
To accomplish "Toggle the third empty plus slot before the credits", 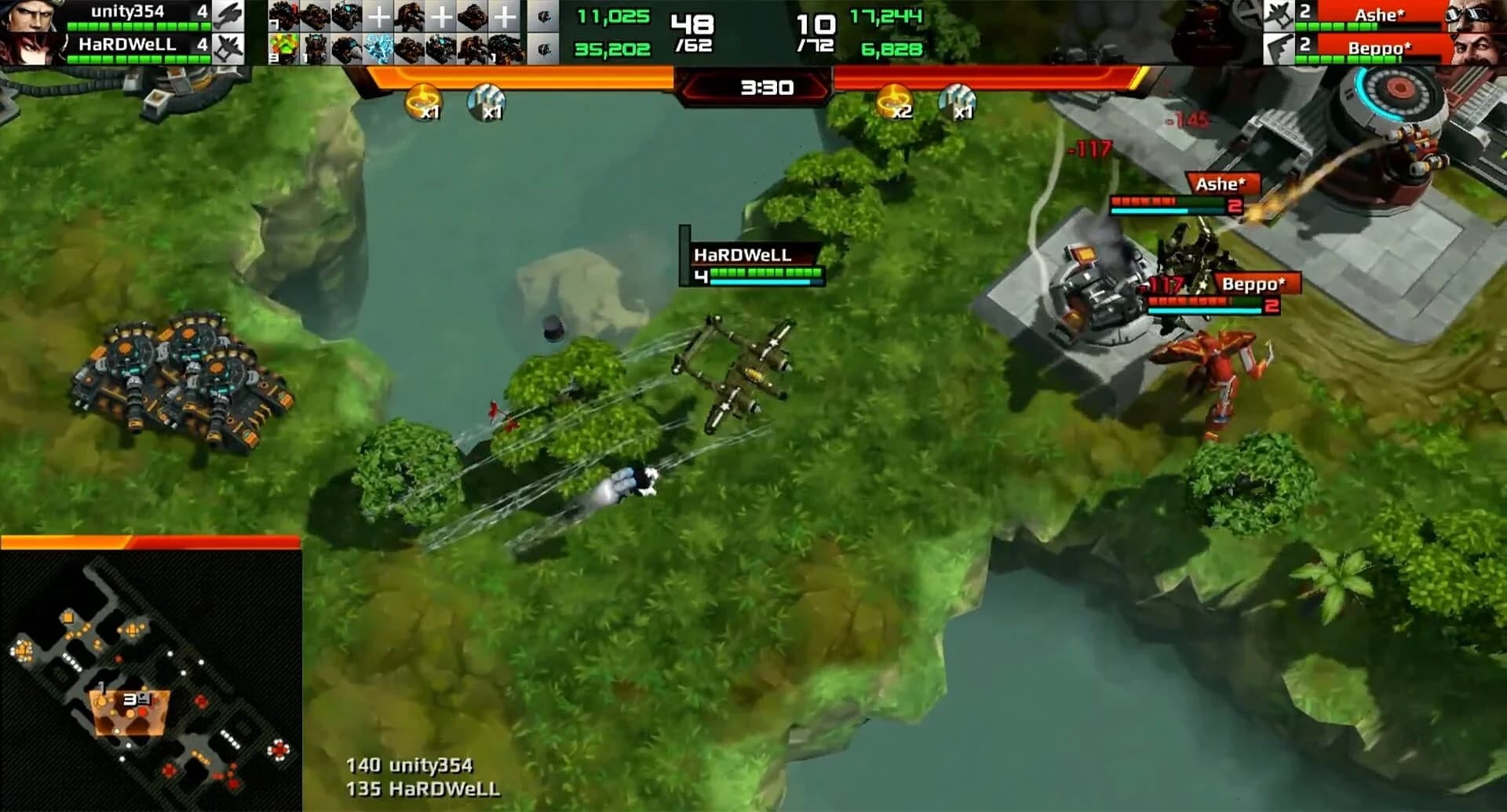I will tap(505, 15).
